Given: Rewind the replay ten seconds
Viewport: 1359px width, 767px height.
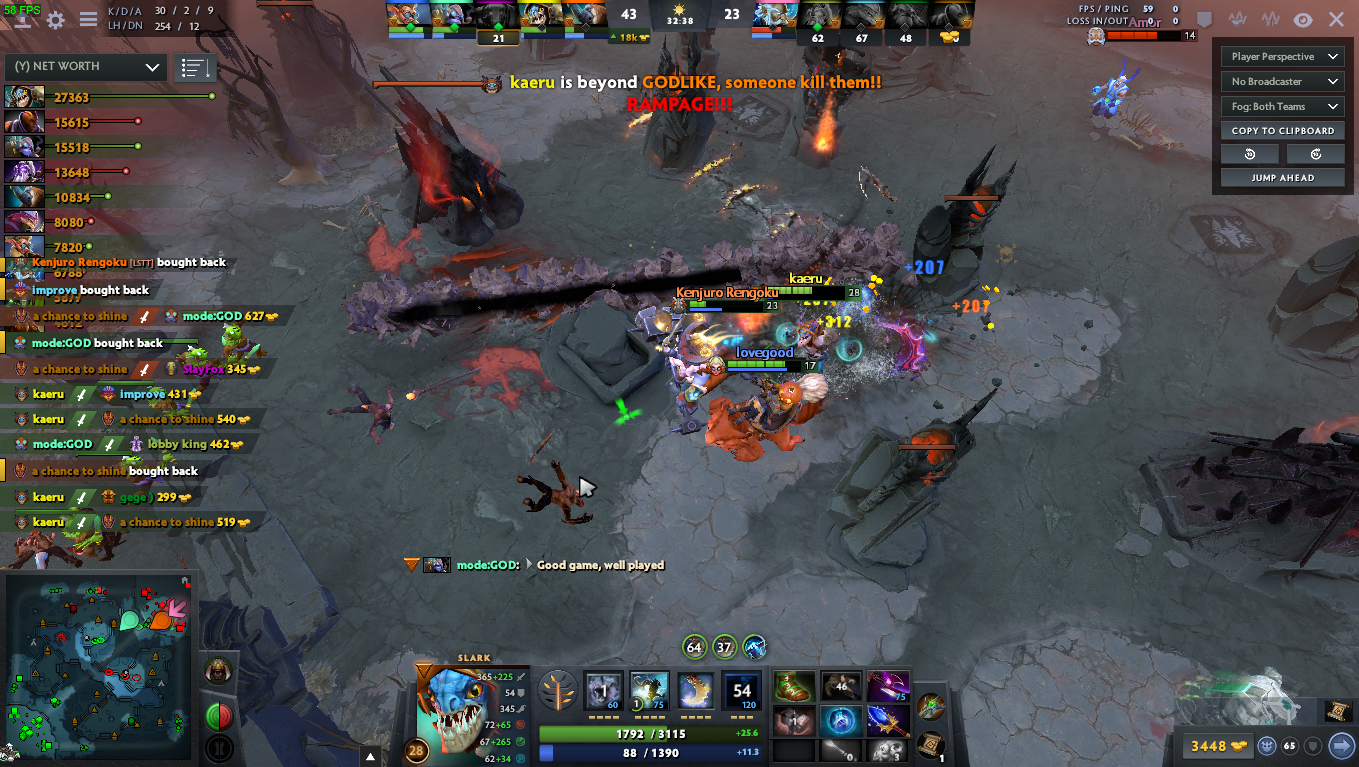Looking at the screenshot, I should (1250, 154).
